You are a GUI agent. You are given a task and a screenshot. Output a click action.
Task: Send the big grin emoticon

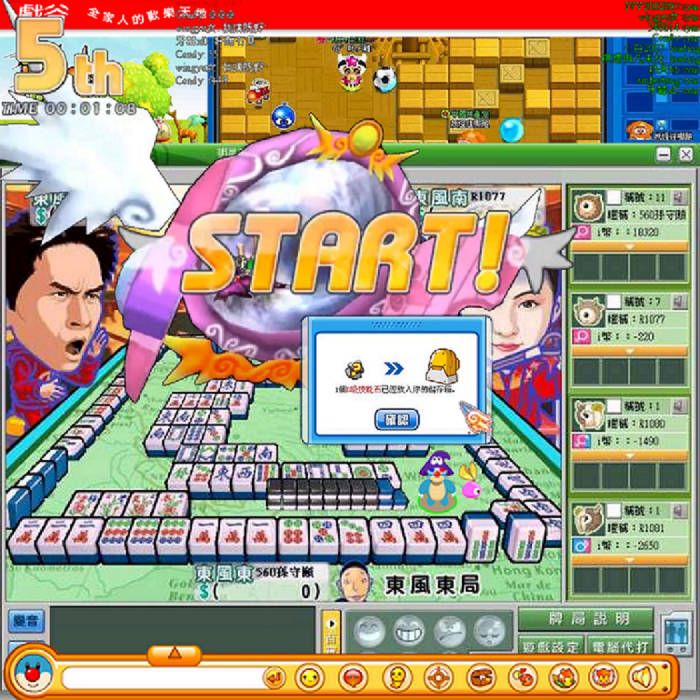pos(409,629)
